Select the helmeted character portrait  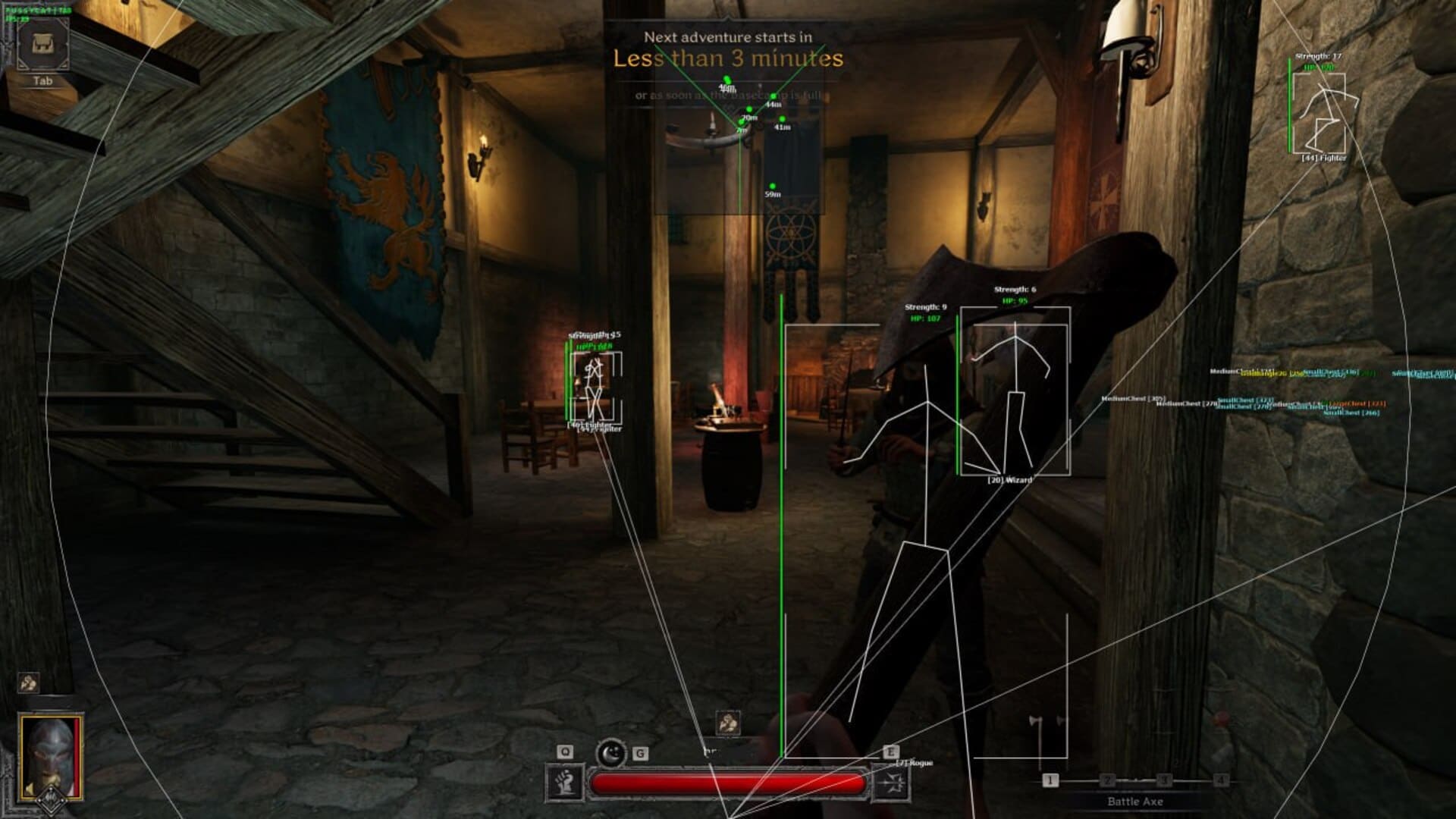coord(52,757)
